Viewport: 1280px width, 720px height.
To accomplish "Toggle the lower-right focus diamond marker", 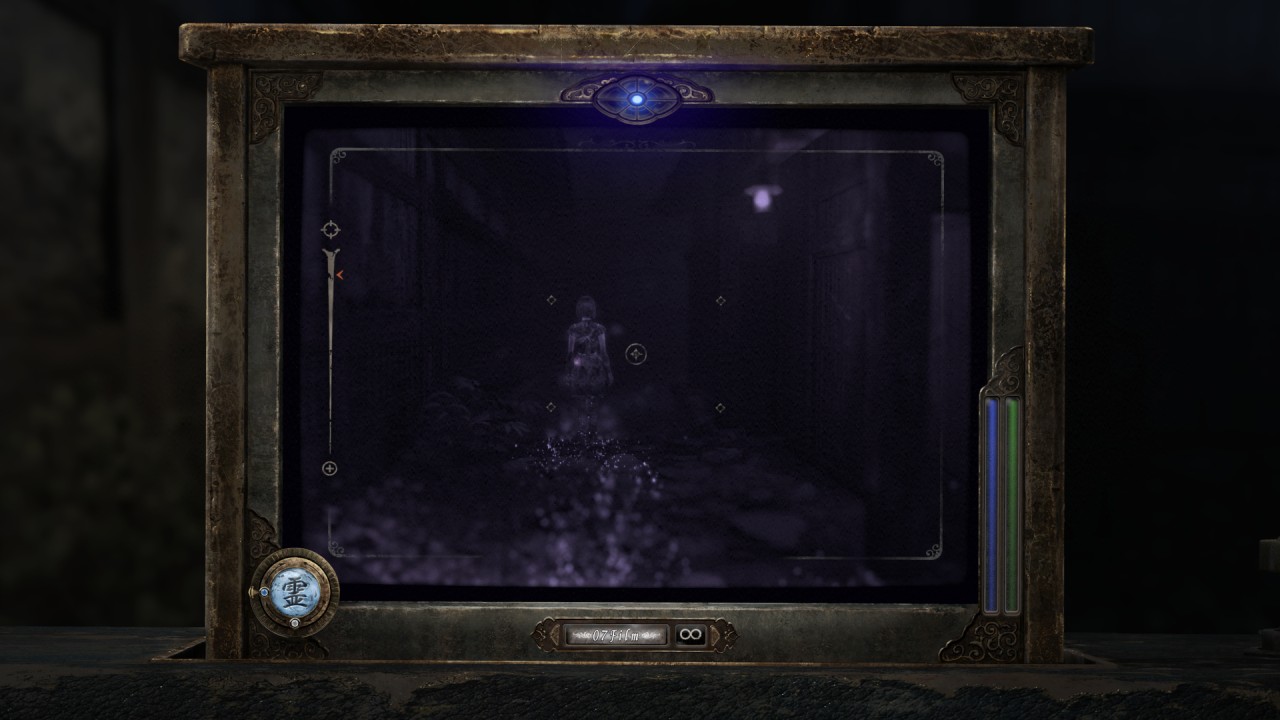I will pos(718,407).
